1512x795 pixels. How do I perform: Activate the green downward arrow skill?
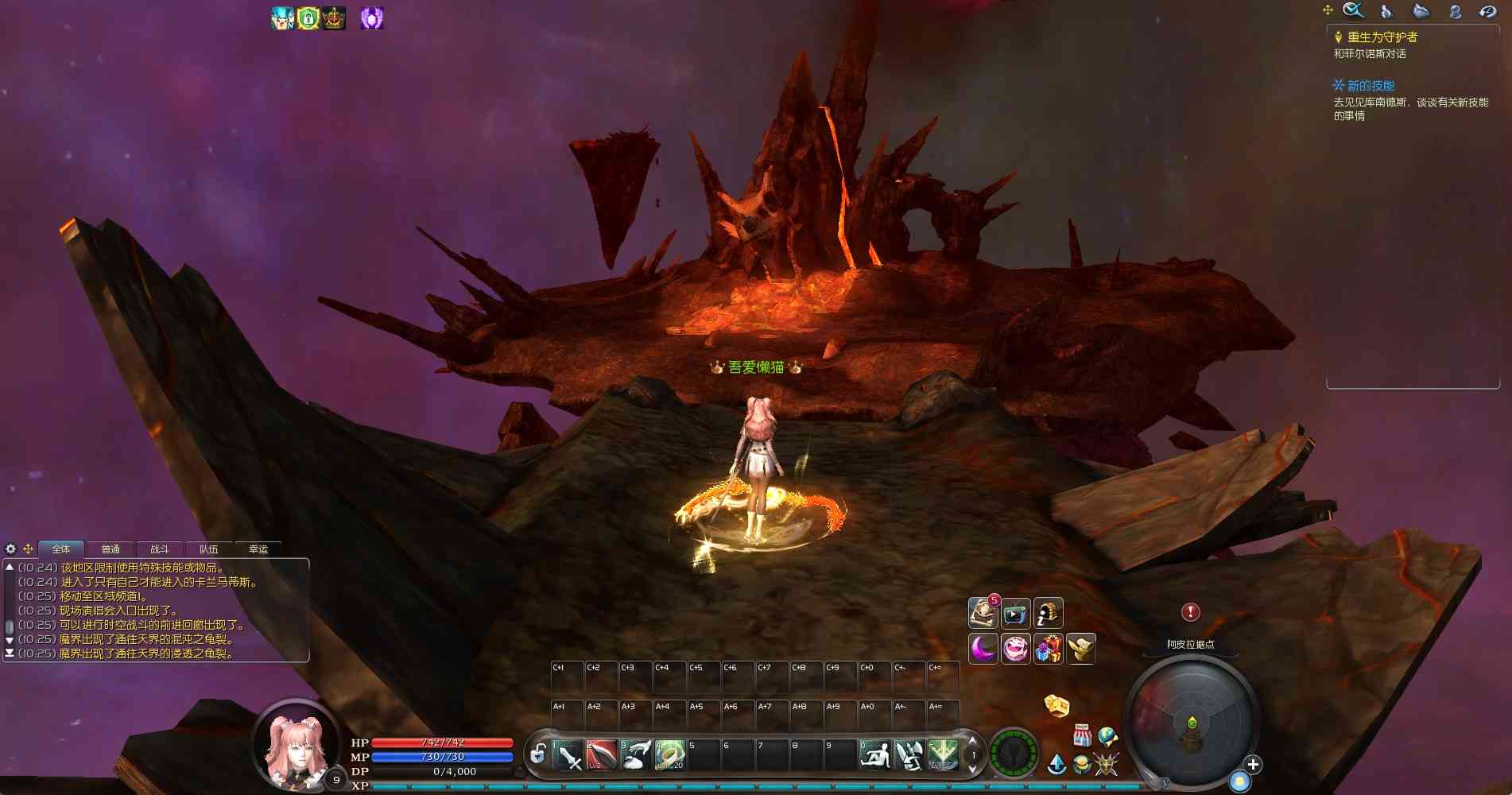point(943,755)
